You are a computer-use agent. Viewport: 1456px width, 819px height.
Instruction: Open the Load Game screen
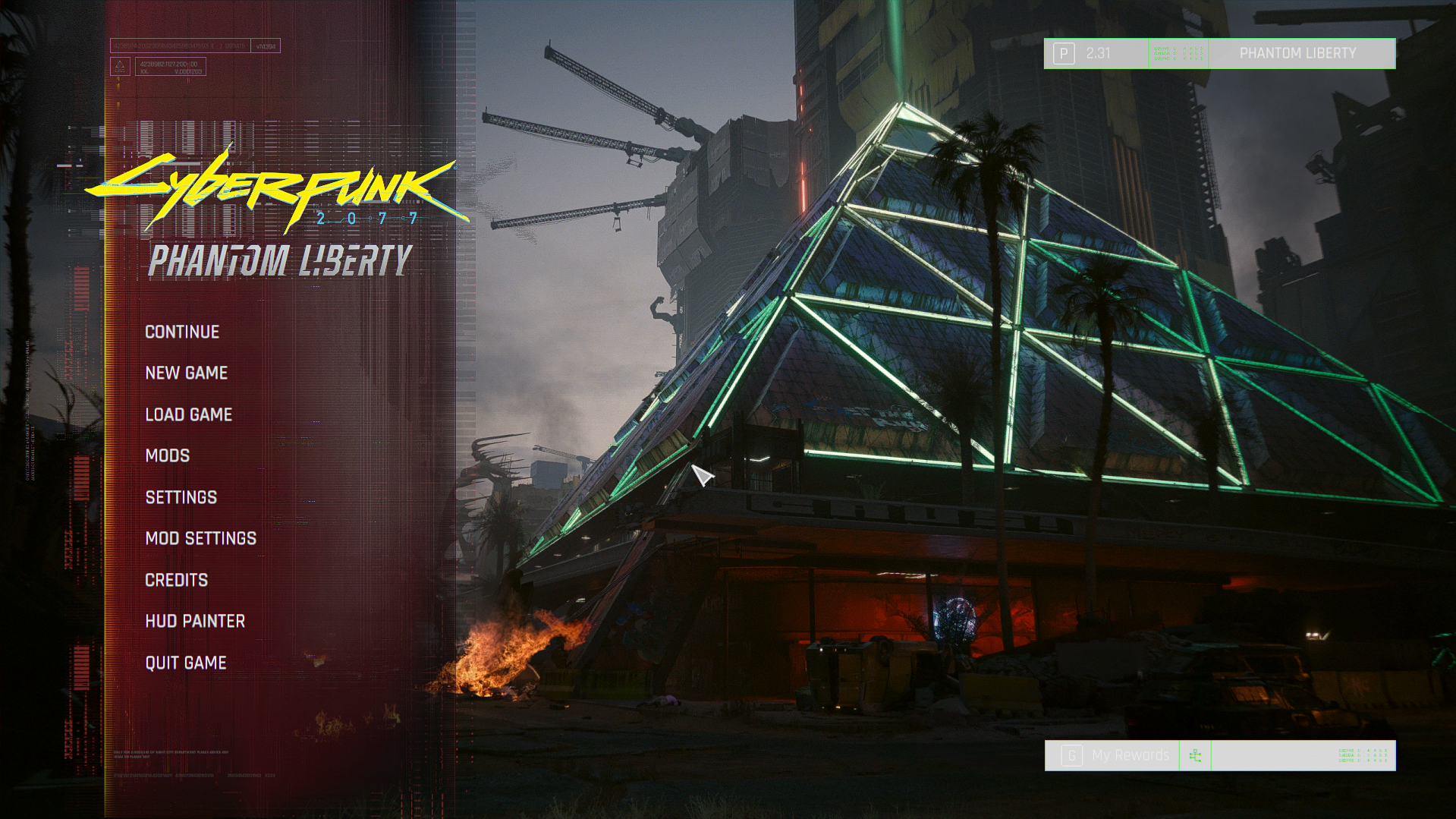188,415
